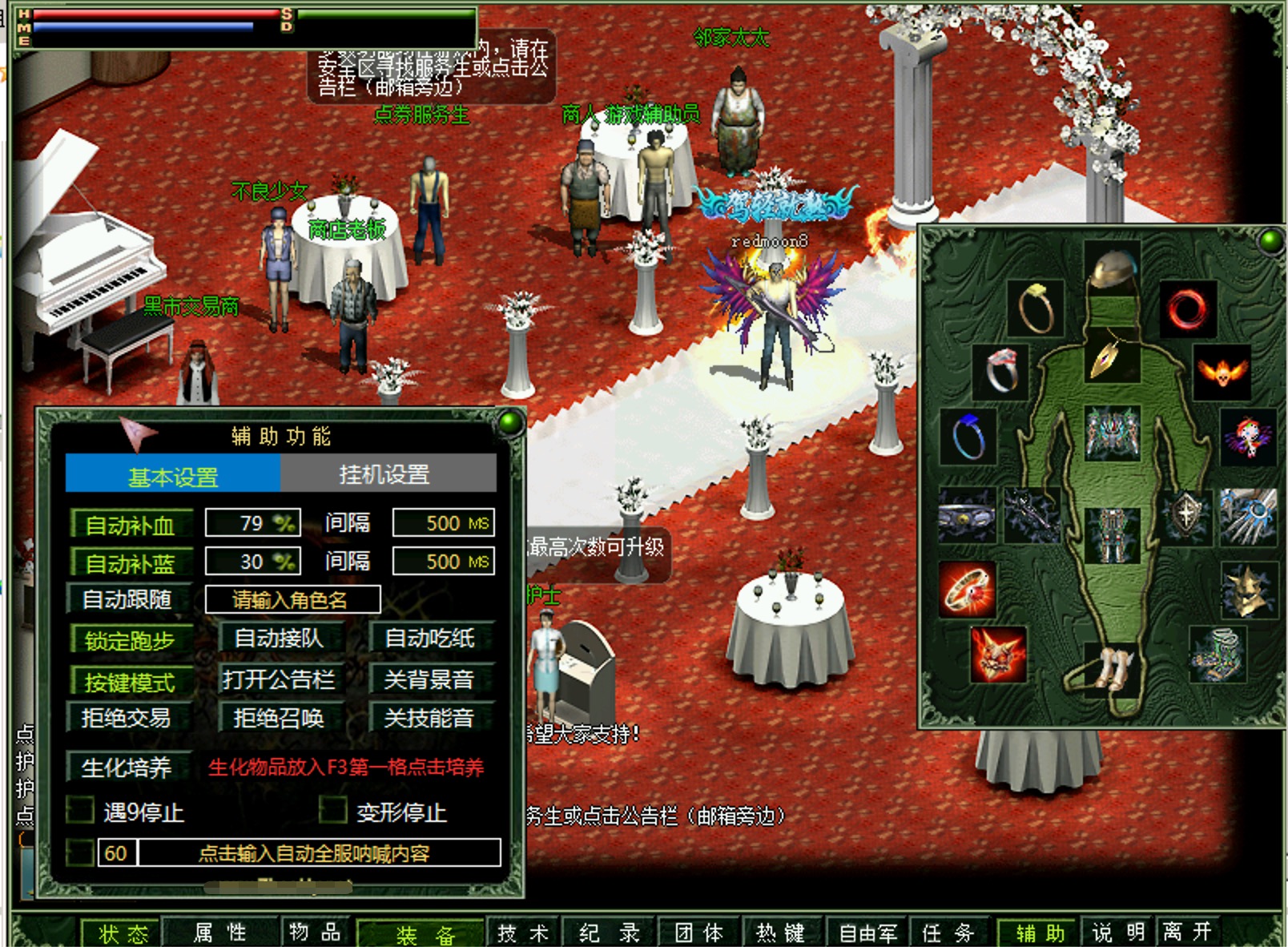Check the 变形停止 checkbox
1288x947 pixels.
[x=332, y=811]
